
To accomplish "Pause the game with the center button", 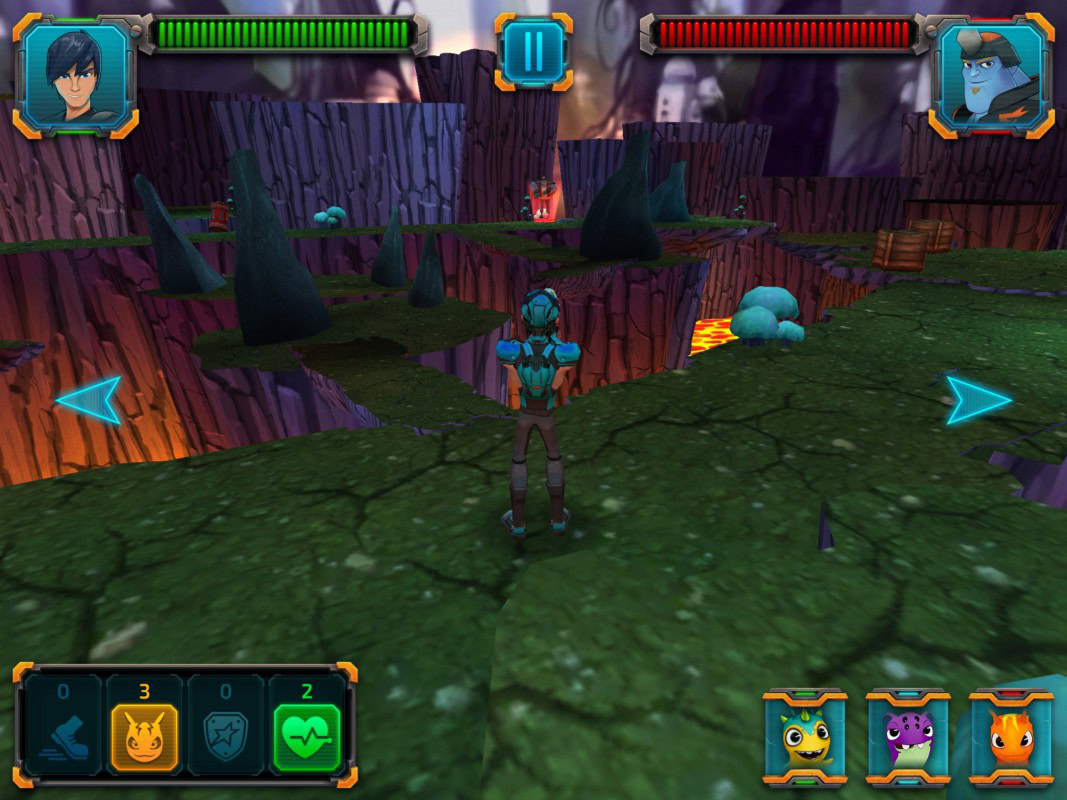I will coord(533,51).
